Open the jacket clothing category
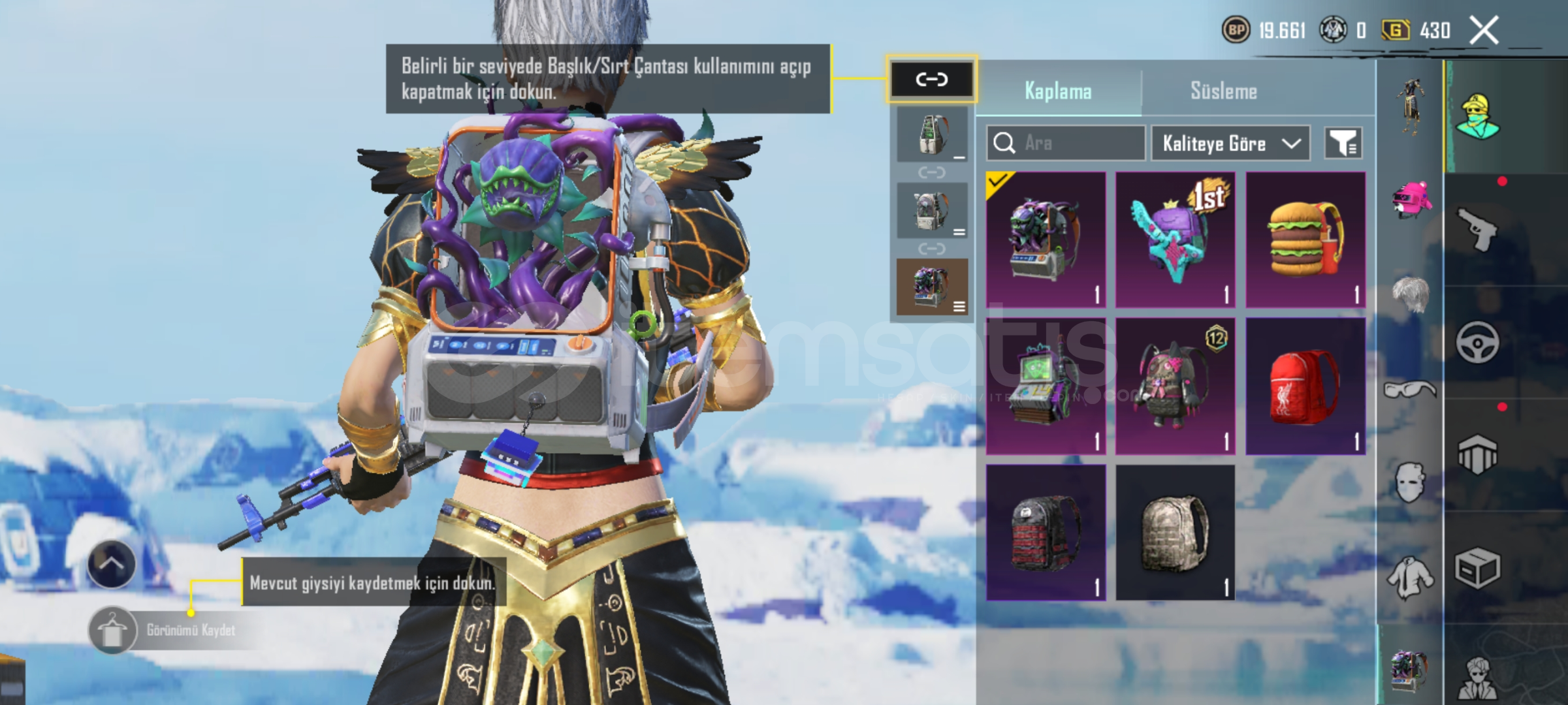This screenshot has height=705, width=1568. pyautogui.click(x=1409, y=578)
